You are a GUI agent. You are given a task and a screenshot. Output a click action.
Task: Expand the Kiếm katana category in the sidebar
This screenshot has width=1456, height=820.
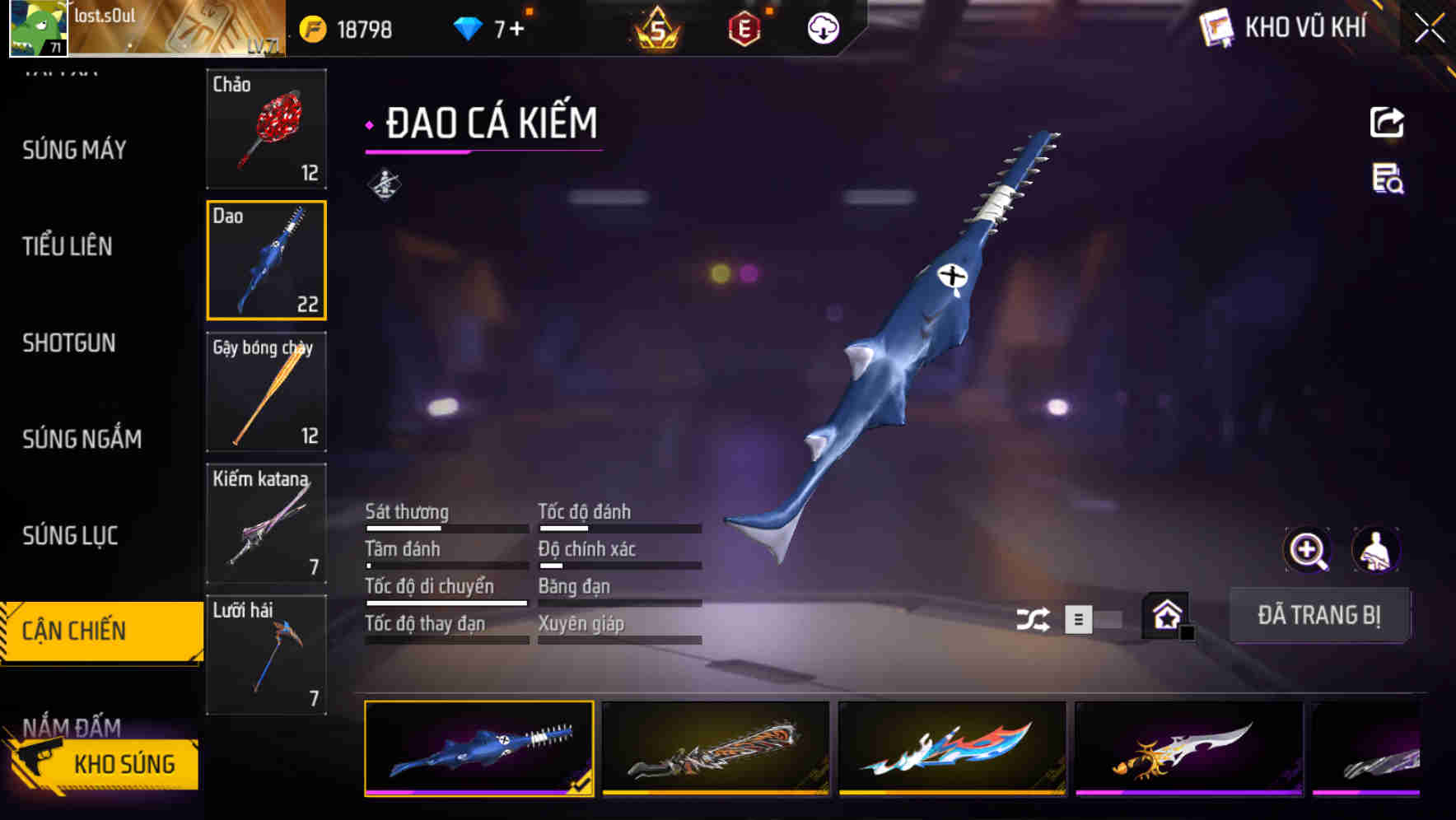[266, 522]
